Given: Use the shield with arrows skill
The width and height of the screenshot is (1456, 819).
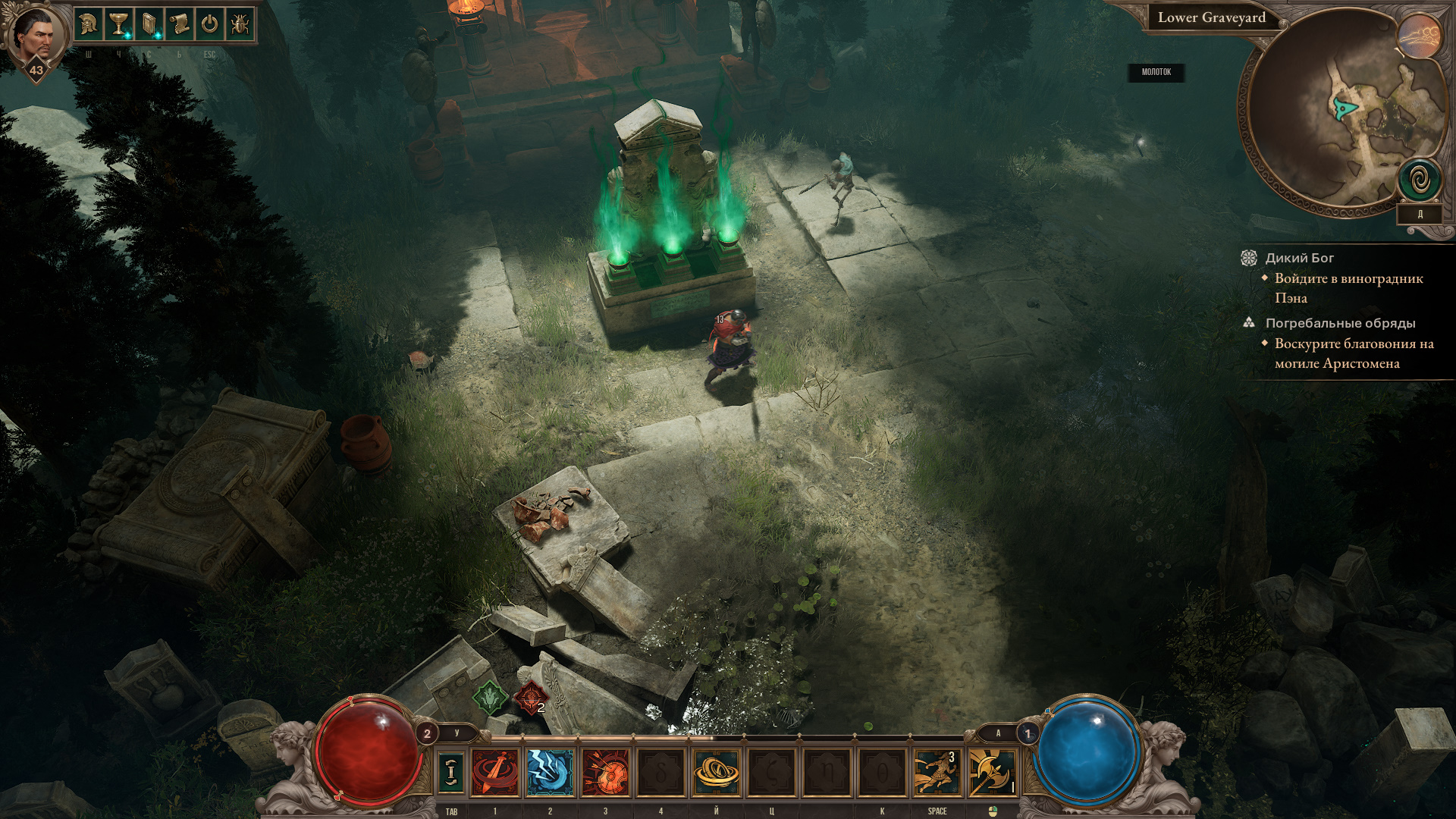Looking at the screenshot, I should tap(605, 772).
